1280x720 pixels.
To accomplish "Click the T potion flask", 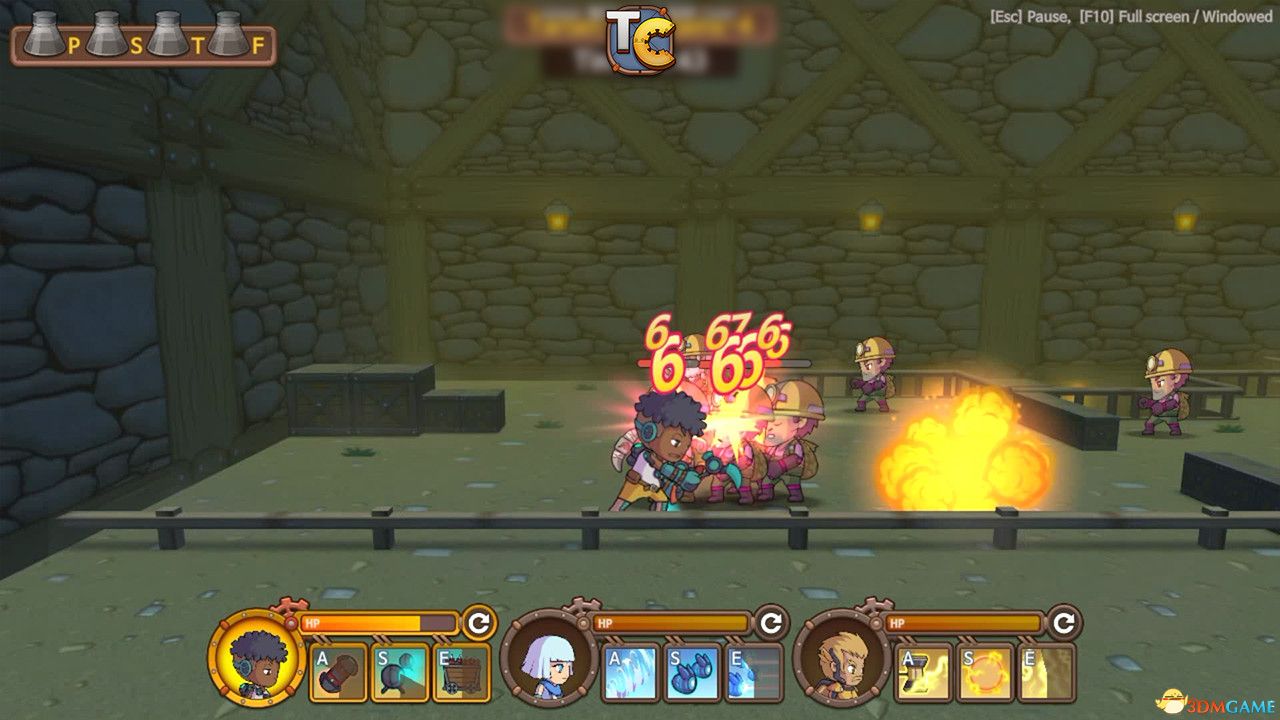I will (x=166, y=35).
